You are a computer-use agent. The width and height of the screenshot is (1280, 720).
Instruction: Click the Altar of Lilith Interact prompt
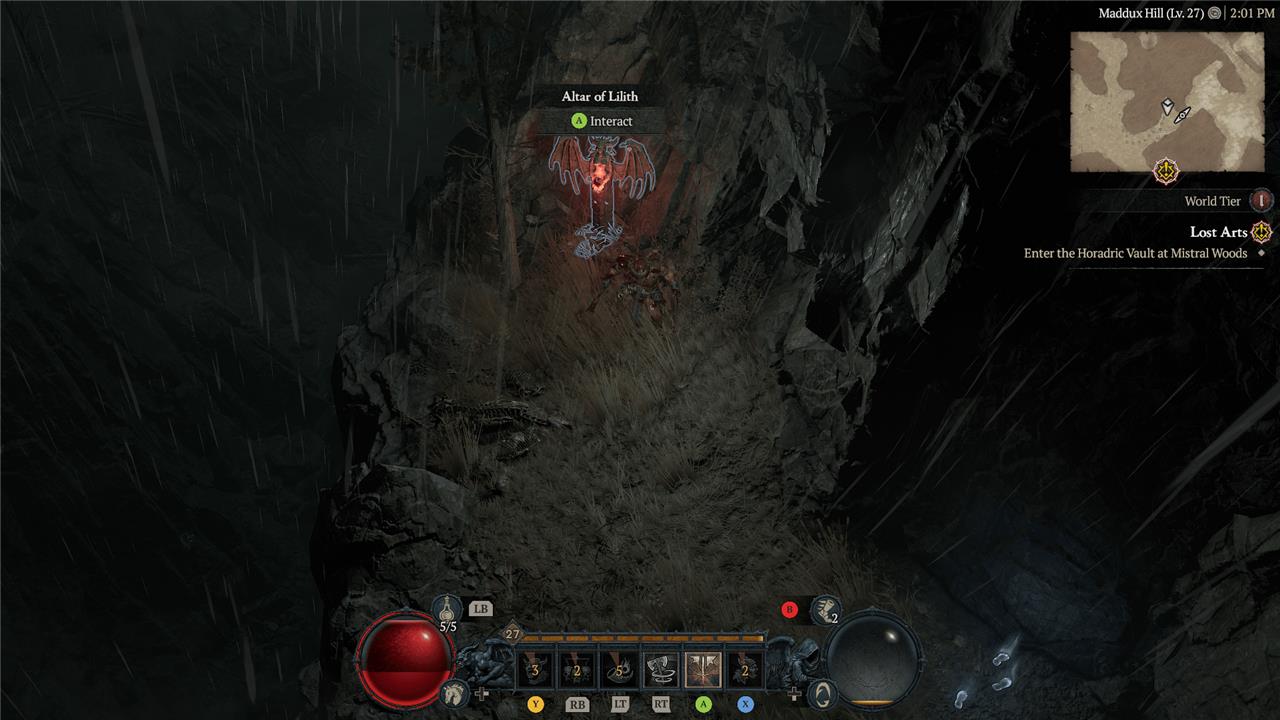[x=603, y=121]
